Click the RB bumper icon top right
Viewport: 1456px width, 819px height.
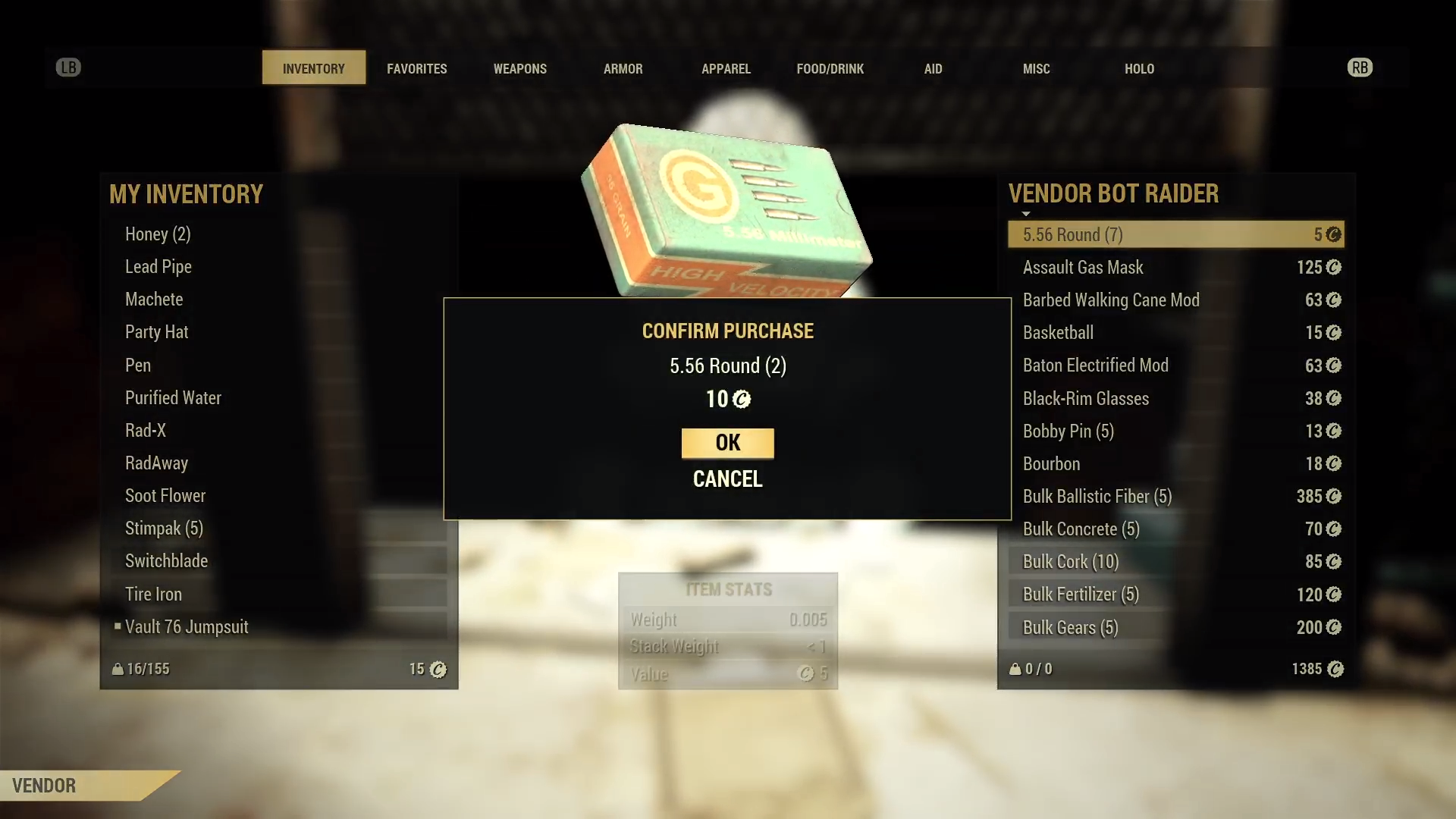(x=1360, y=67)
